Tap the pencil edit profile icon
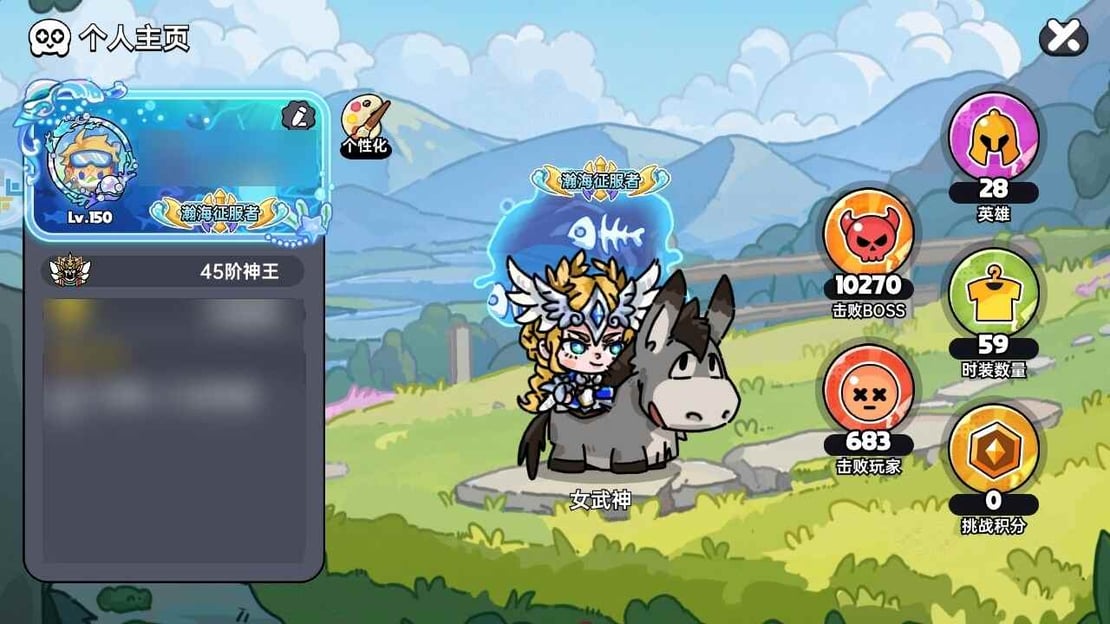Image resolution: width=1110 pixels, height=624 pixels. coord(297,116)
